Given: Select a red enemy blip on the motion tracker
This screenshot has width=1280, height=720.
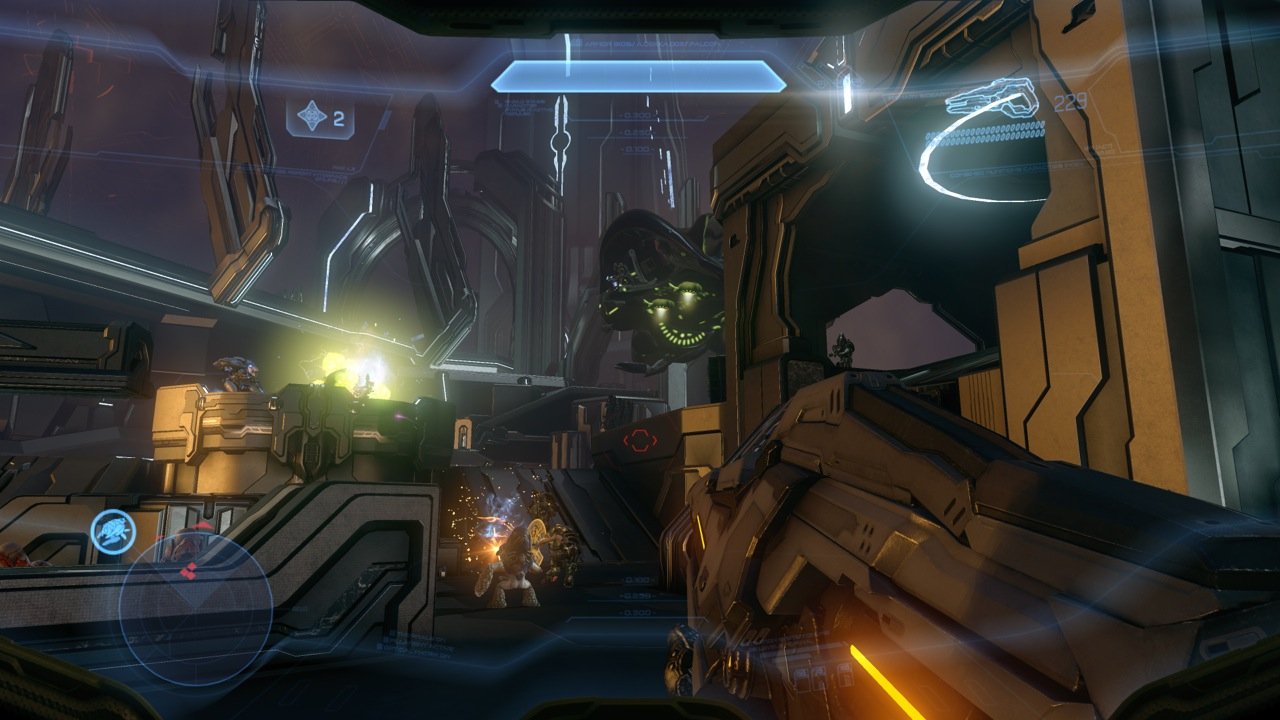Looking at the screenshot, I should click(193, 572).
